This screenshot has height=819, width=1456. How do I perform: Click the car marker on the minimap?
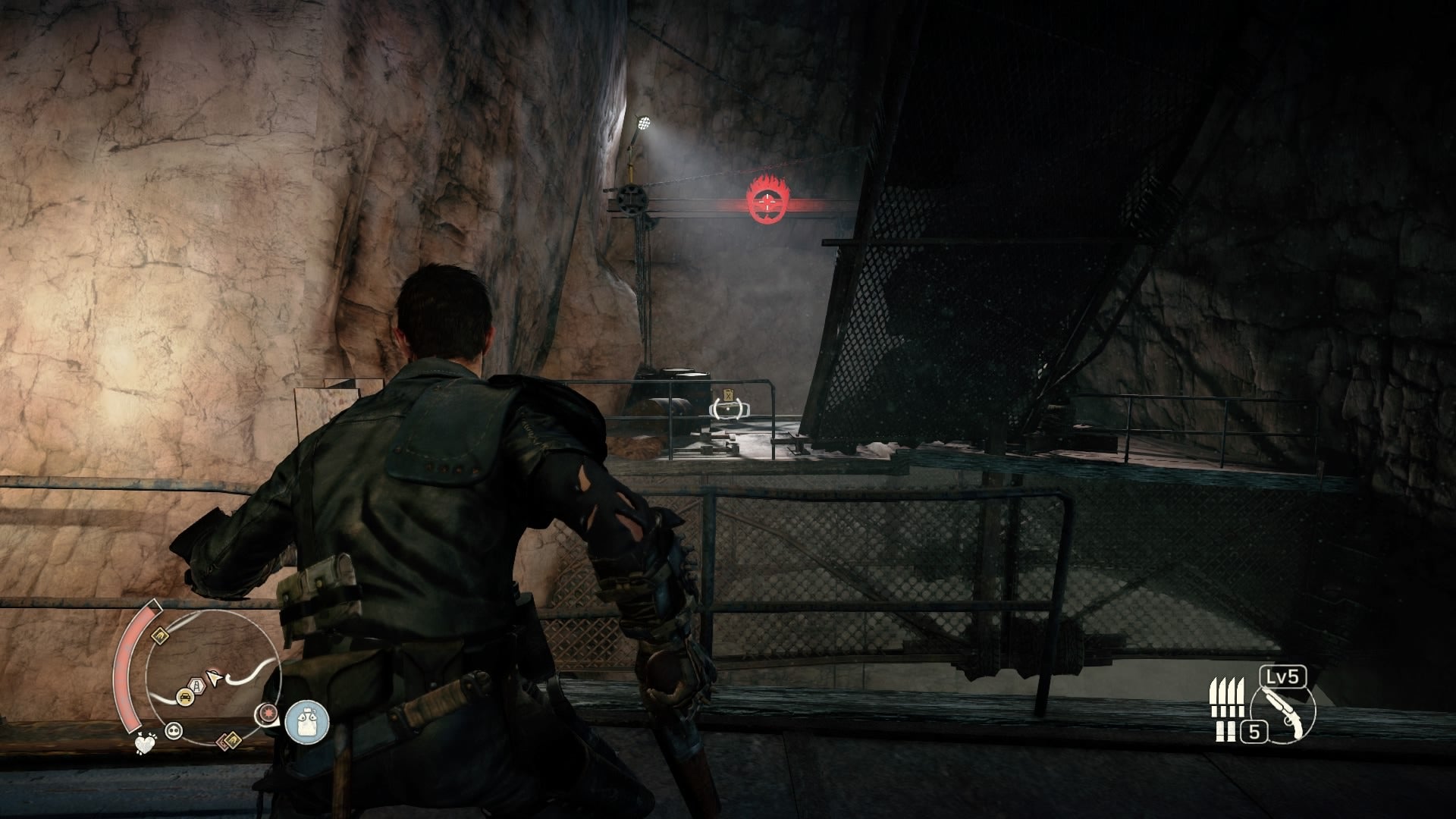pyautogui.click(x=185, y=696)
